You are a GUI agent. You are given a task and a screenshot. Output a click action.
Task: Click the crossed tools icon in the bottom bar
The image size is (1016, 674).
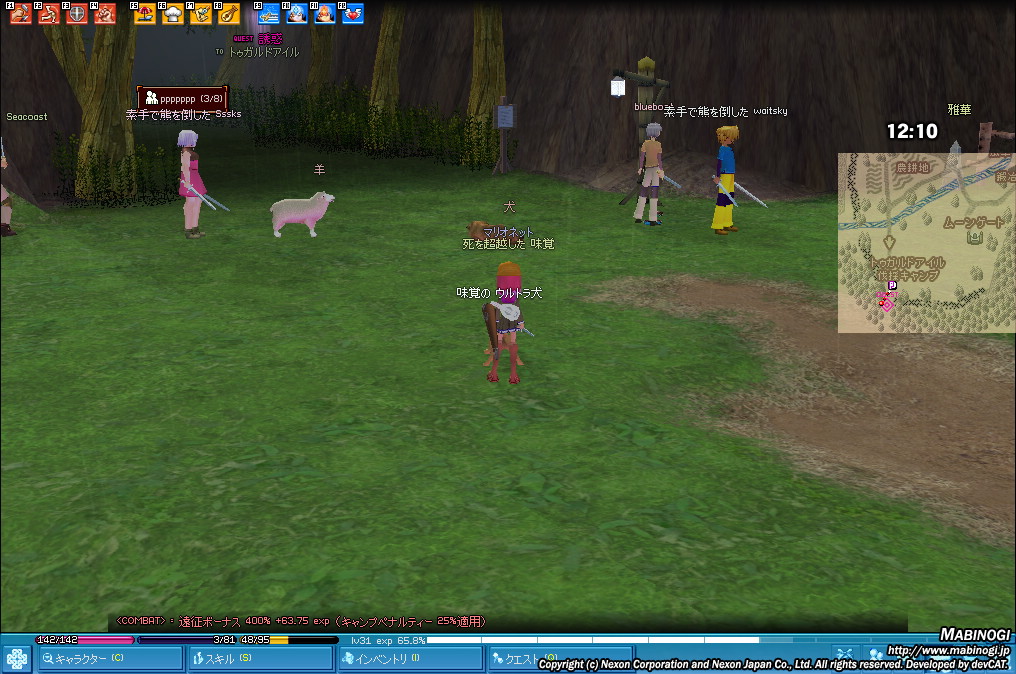[843, 654]
